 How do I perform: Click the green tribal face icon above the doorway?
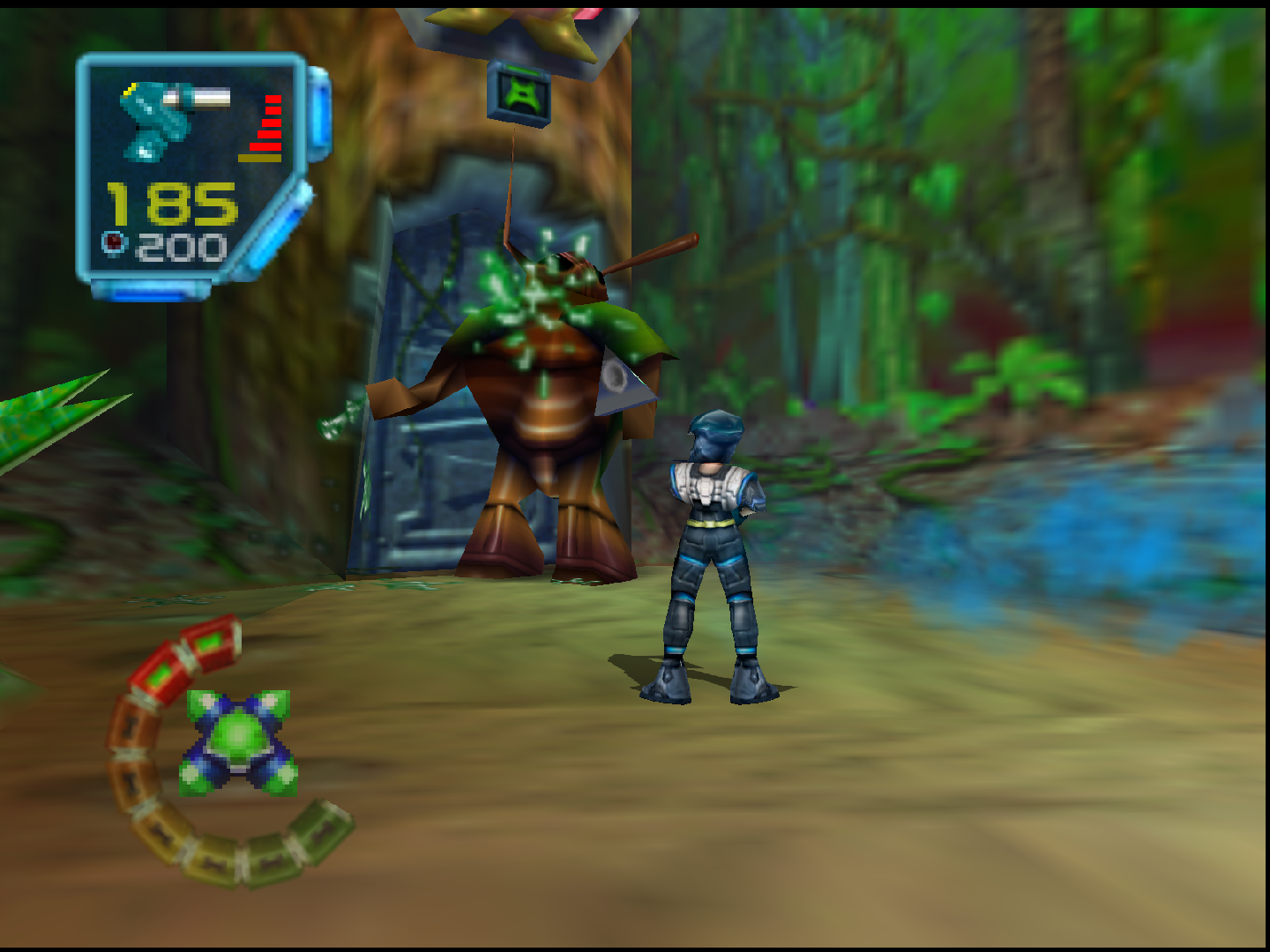[522, 95]
